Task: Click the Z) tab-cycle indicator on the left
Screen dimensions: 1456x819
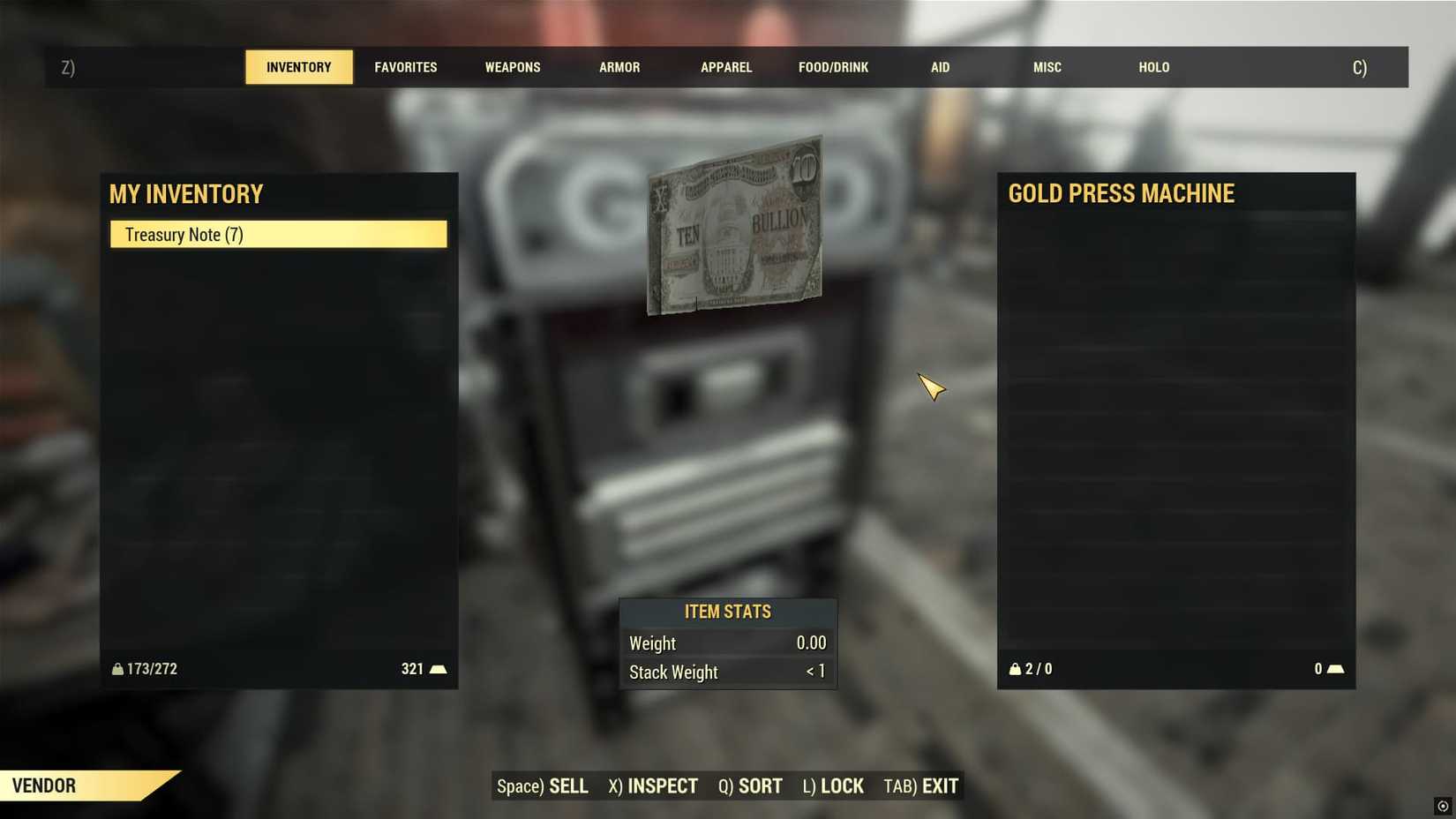Action: coord(67,67)
